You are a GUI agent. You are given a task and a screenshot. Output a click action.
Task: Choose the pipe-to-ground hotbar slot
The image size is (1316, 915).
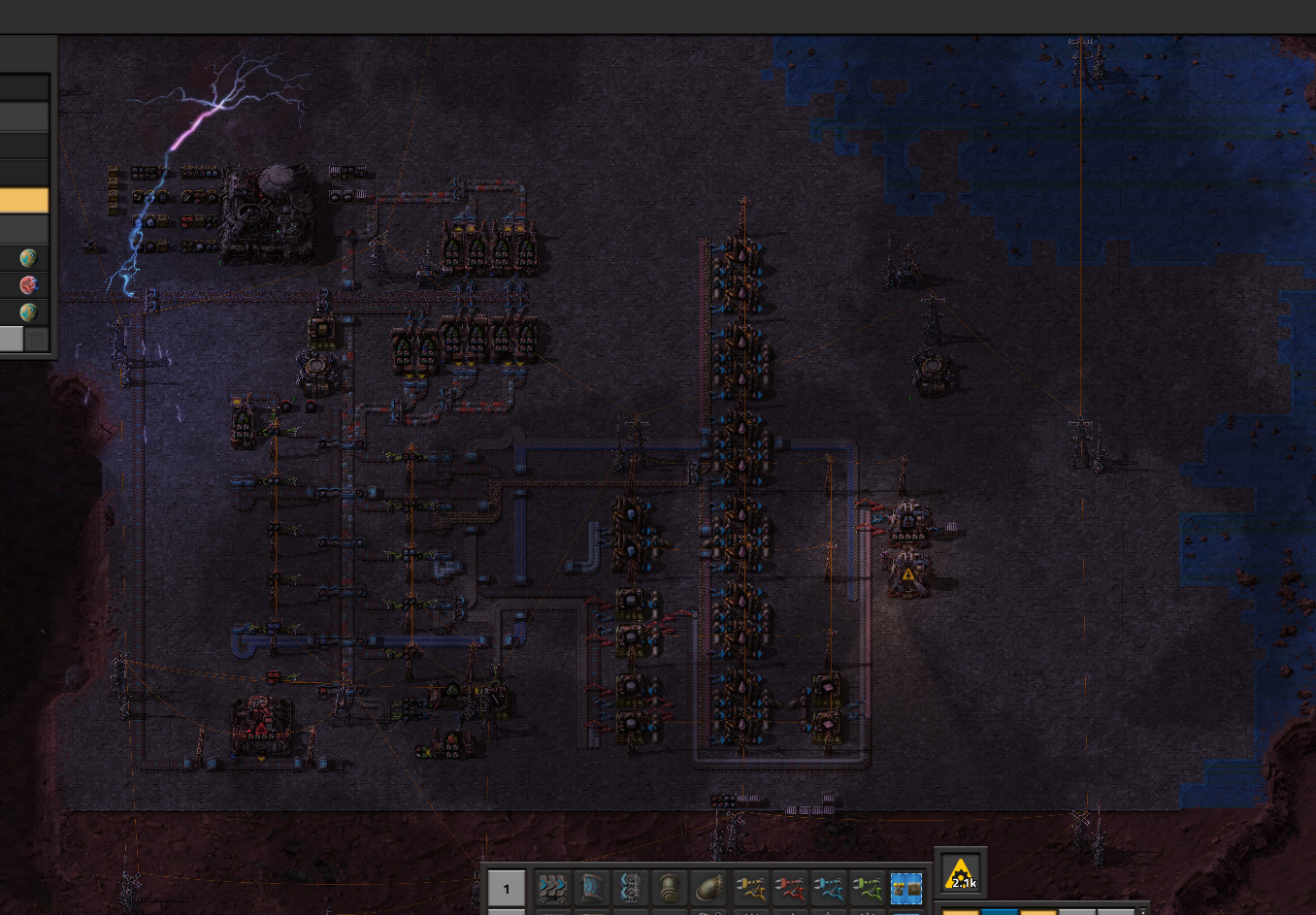tap(709, 887)
